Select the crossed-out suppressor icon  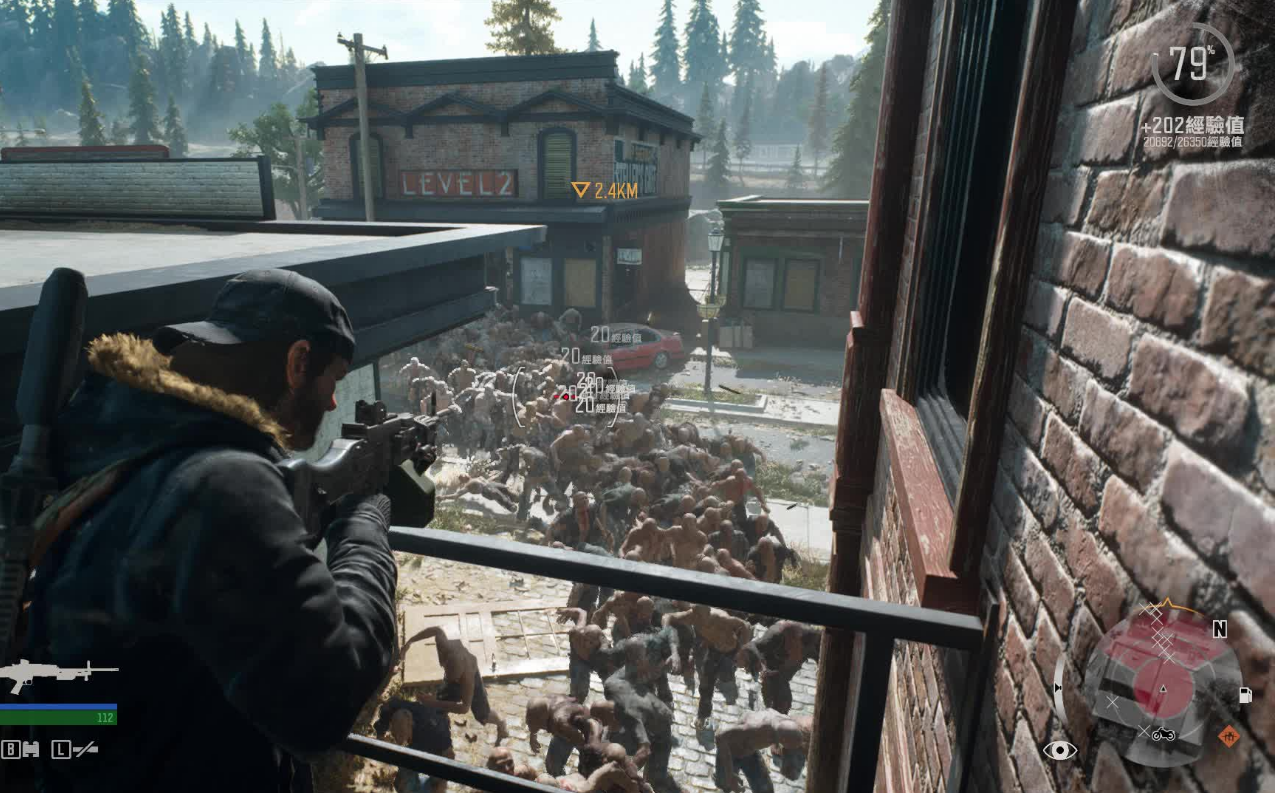(x=85, y=749)
